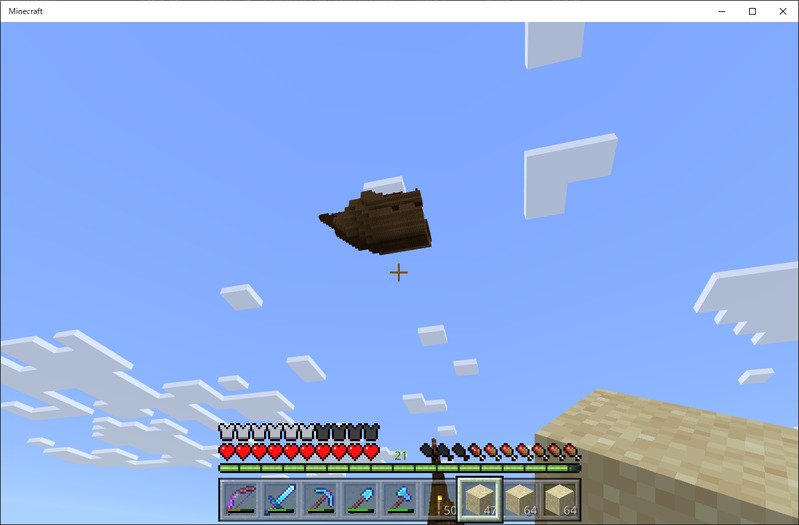Viewport: 799px width, 525px height.
Task: Equip the diamond axe from the hotbar
Action: pyautogui.click(x=400, y=499)
